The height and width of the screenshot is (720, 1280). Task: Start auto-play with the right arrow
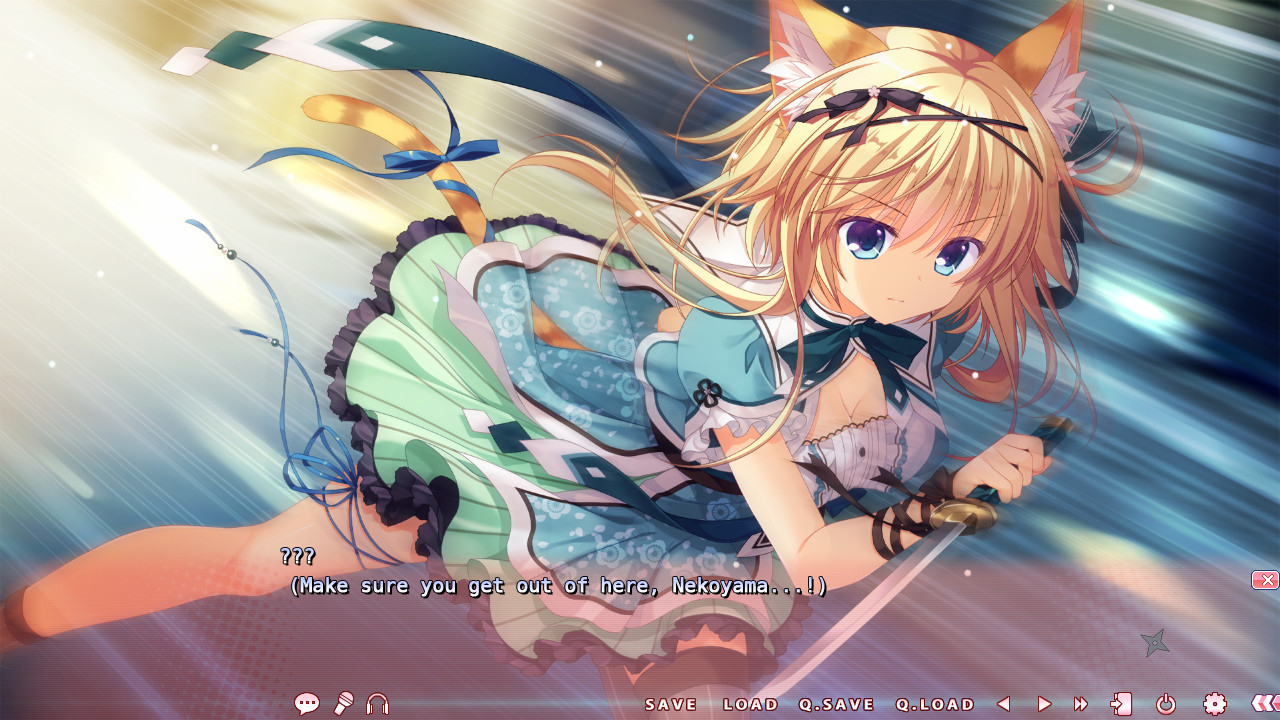pyautogui.click(x=1044, y=704)
